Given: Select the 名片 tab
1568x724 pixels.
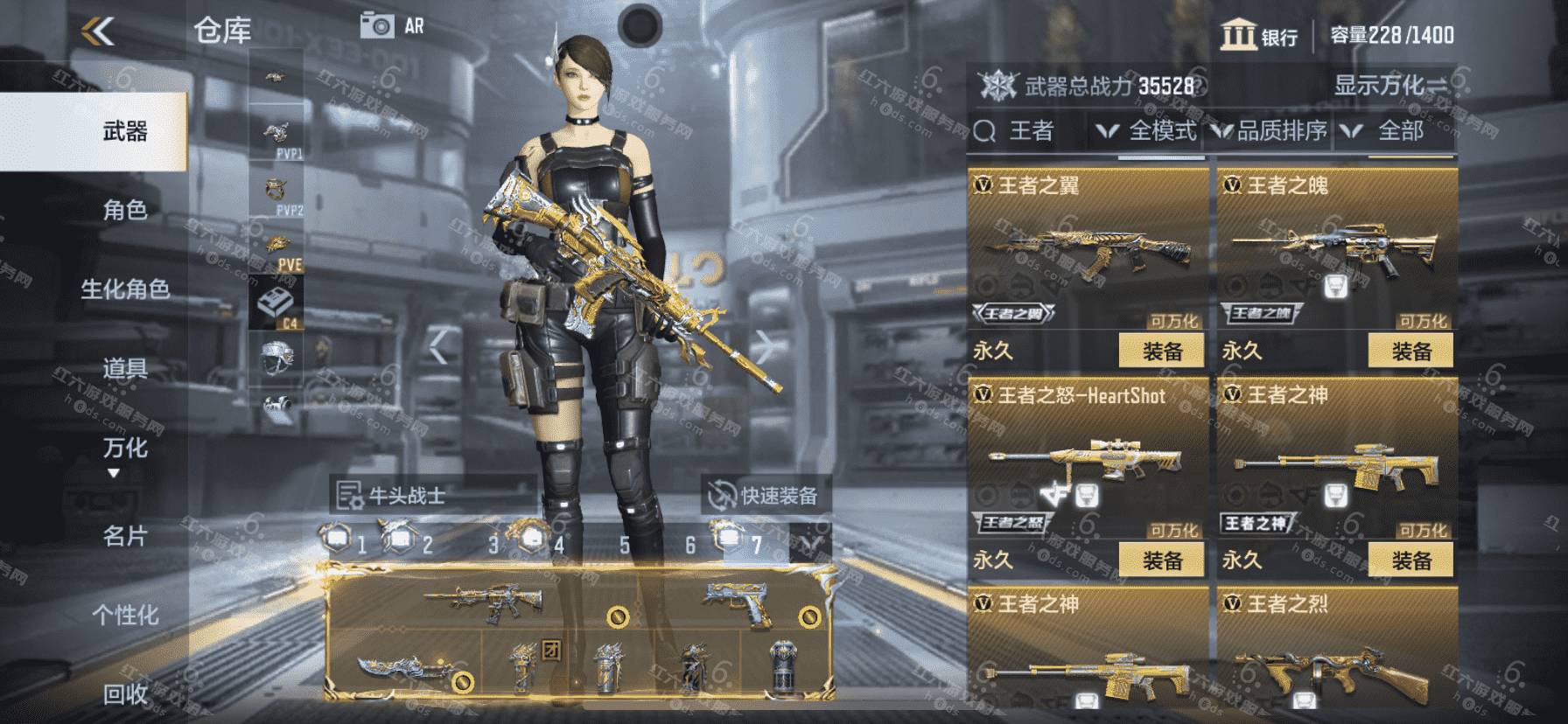Looking at the screenshot, I should [124, 535].
